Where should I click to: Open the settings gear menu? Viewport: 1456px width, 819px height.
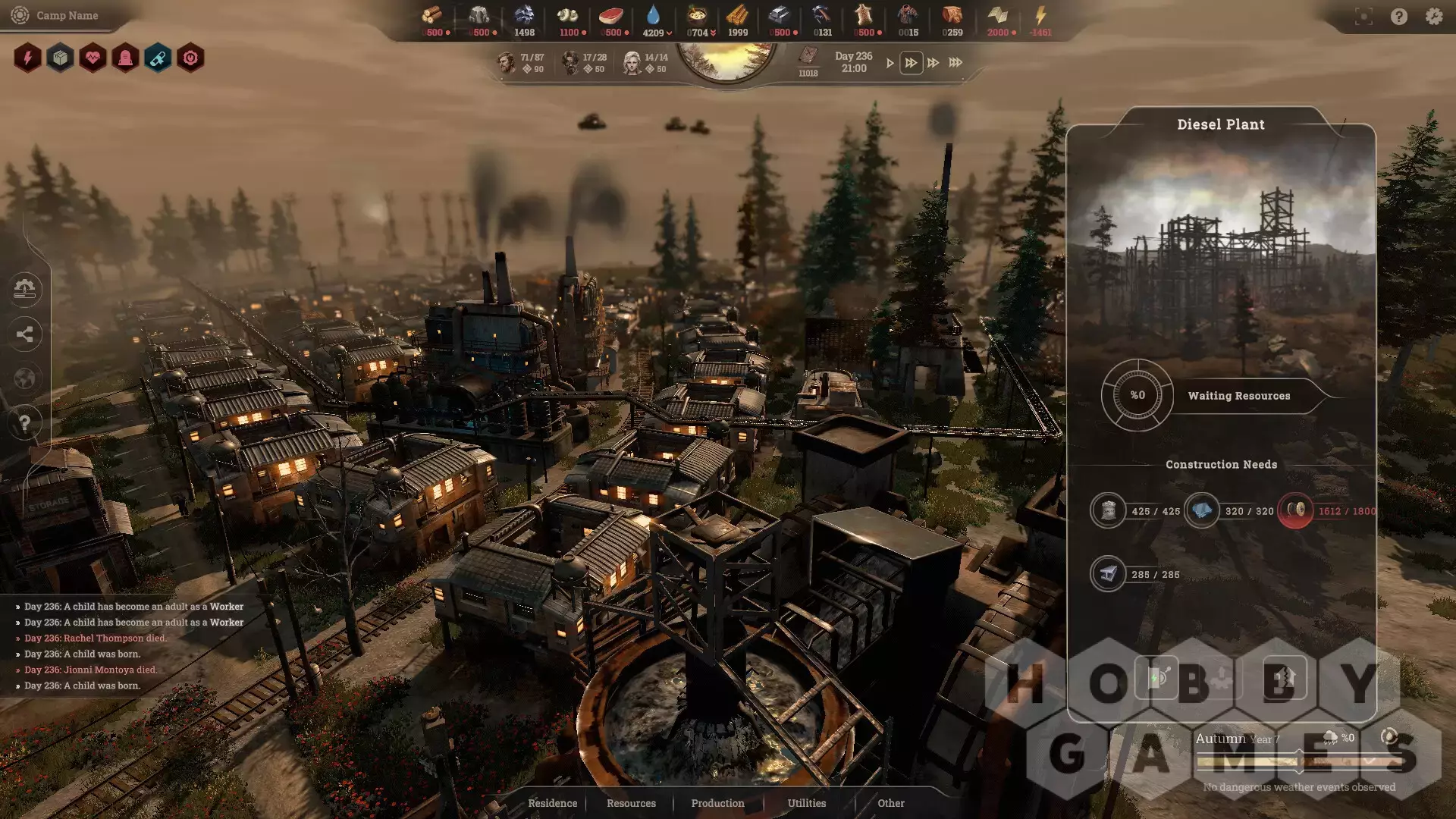[x=1433, y=17]
